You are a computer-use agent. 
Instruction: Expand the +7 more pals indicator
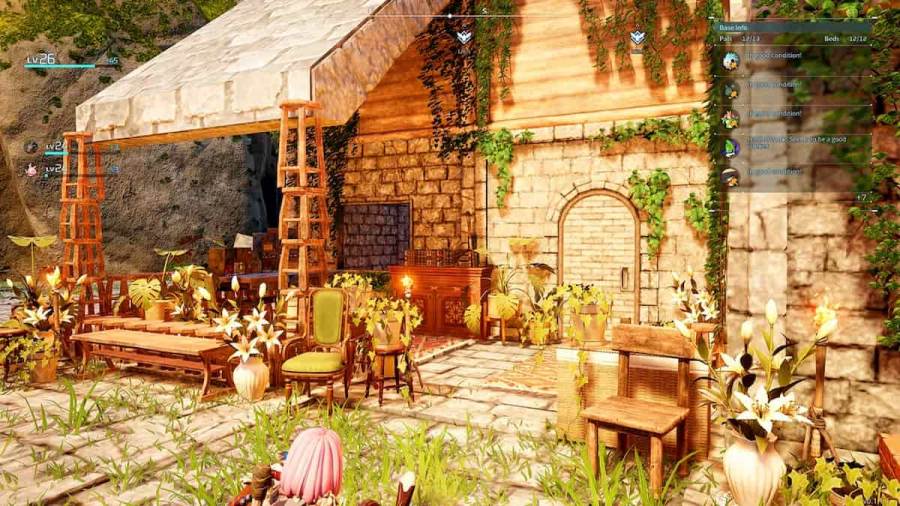coord(862,197)
